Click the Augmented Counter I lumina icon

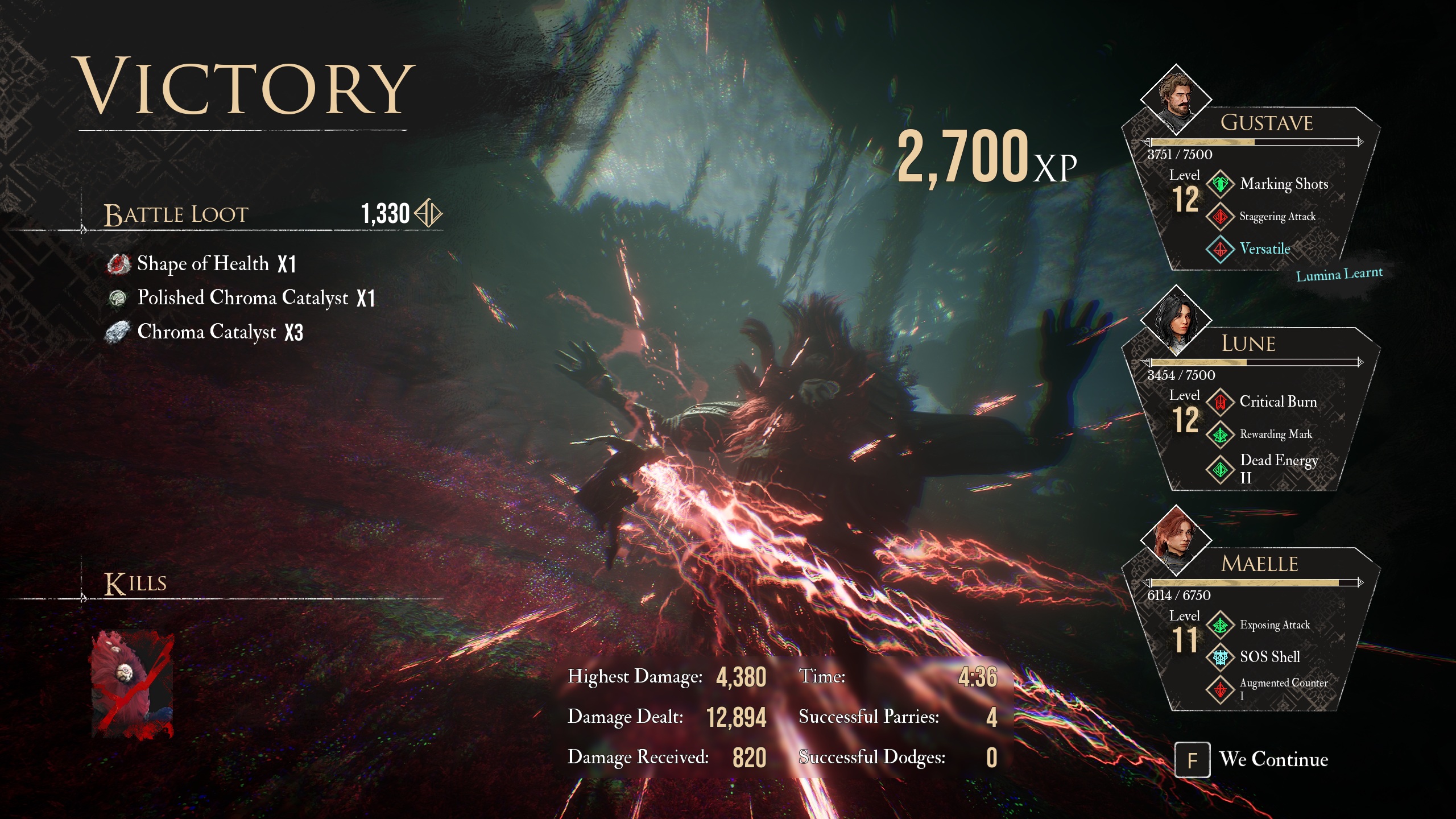[x=1220, y=689]
